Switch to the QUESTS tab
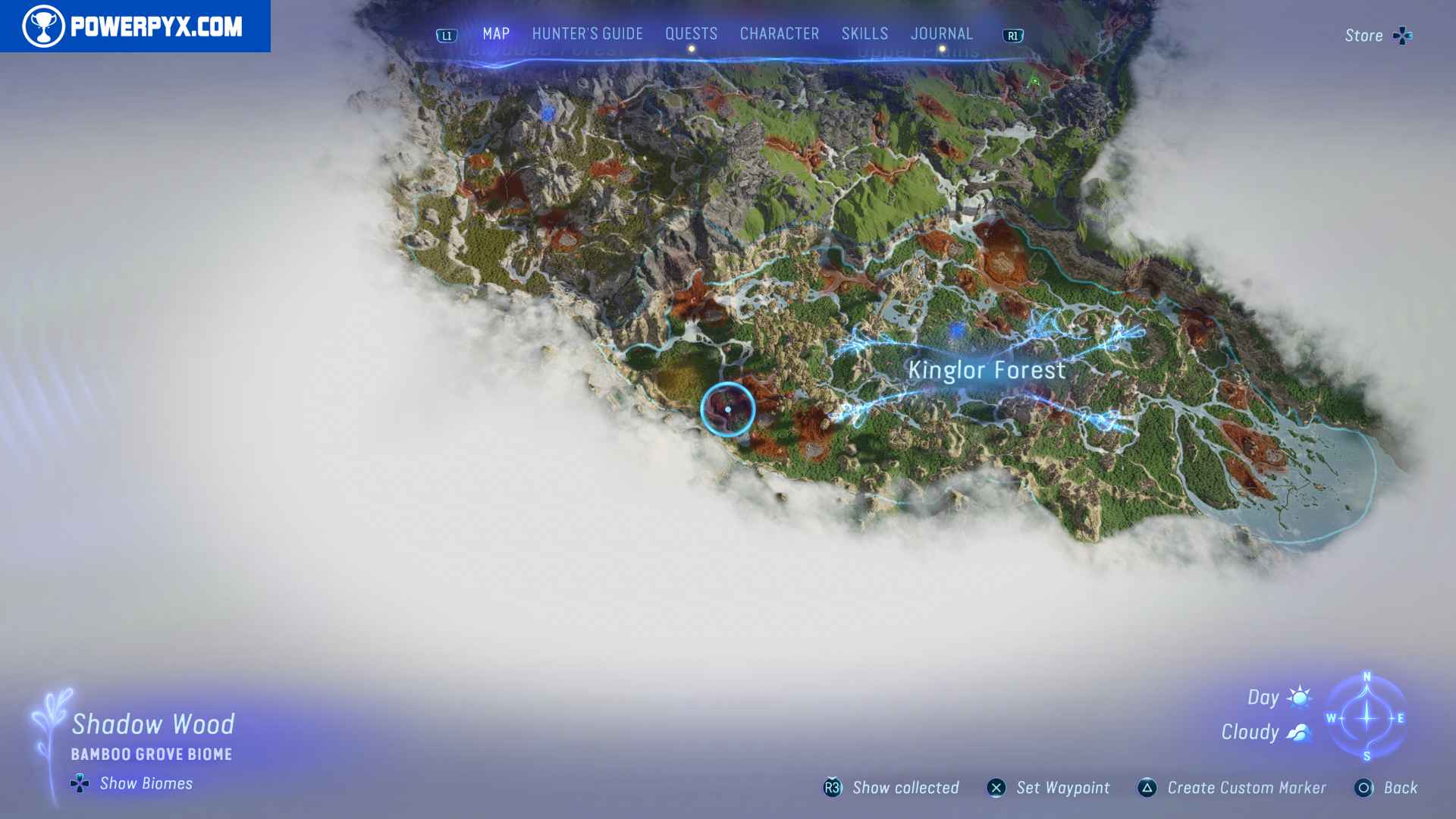Image resolution: width=1456 pixels, height=819 pixels. coord(691,33)
